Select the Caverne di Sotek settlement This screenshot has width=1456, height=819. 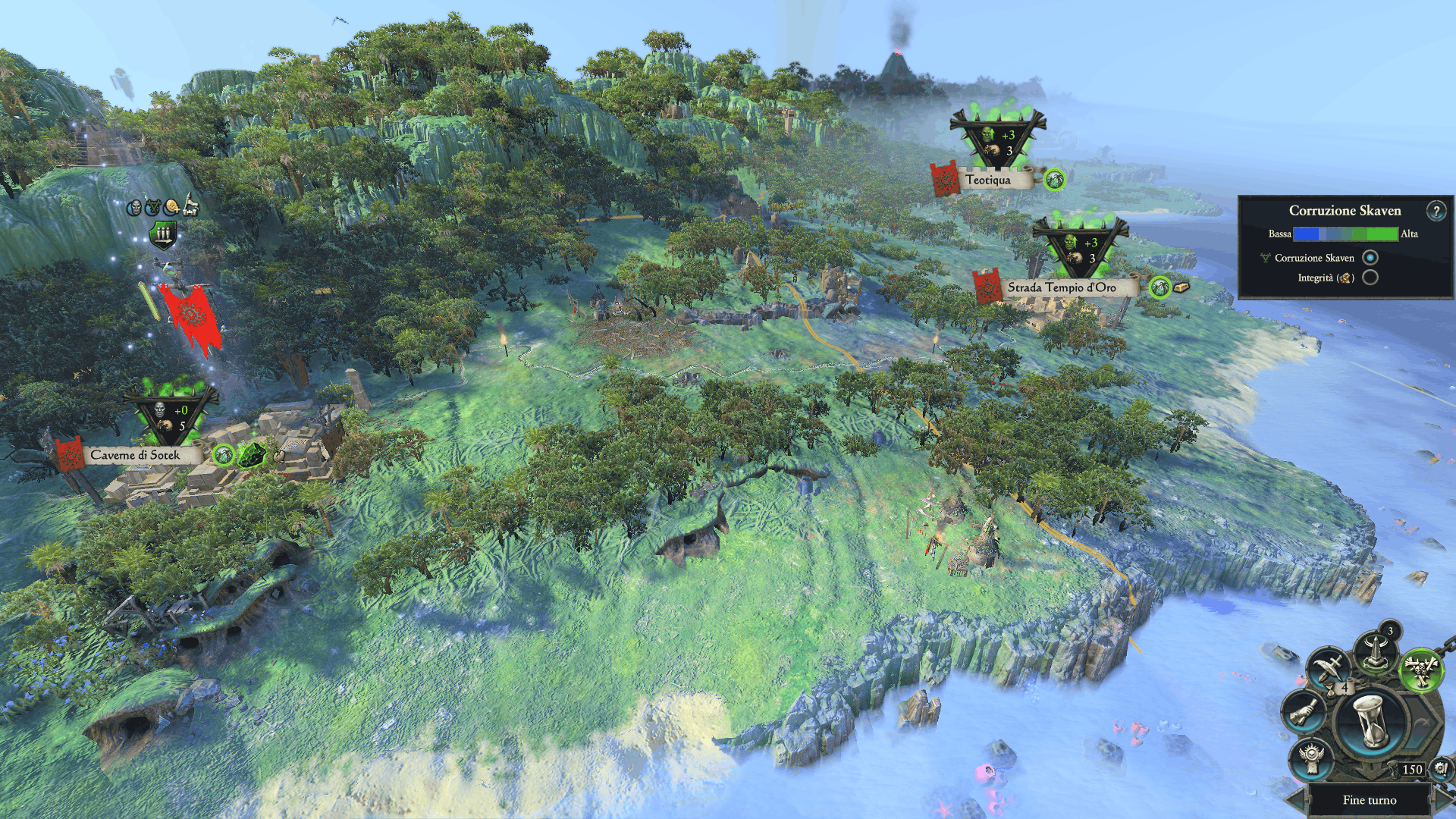(135, 455)
